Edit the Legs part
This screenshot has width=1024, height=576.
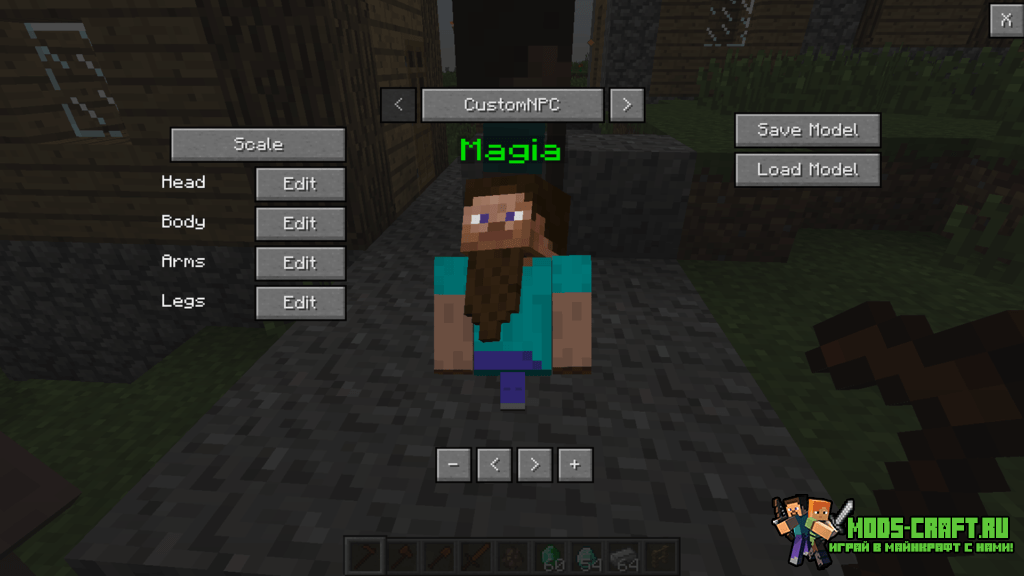pos(300,303)
